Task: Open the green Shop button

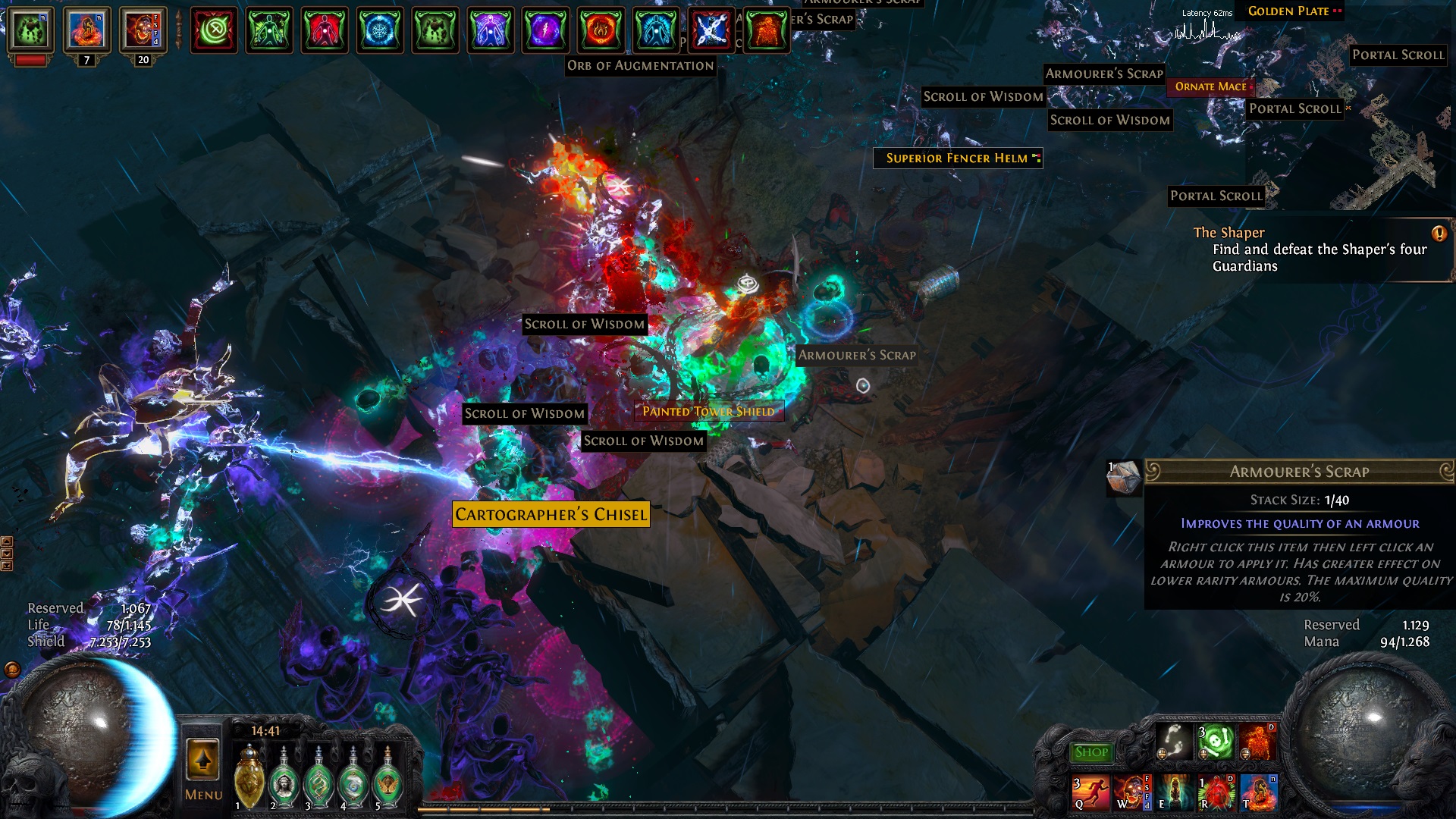Action: (x=1091, y=752)
